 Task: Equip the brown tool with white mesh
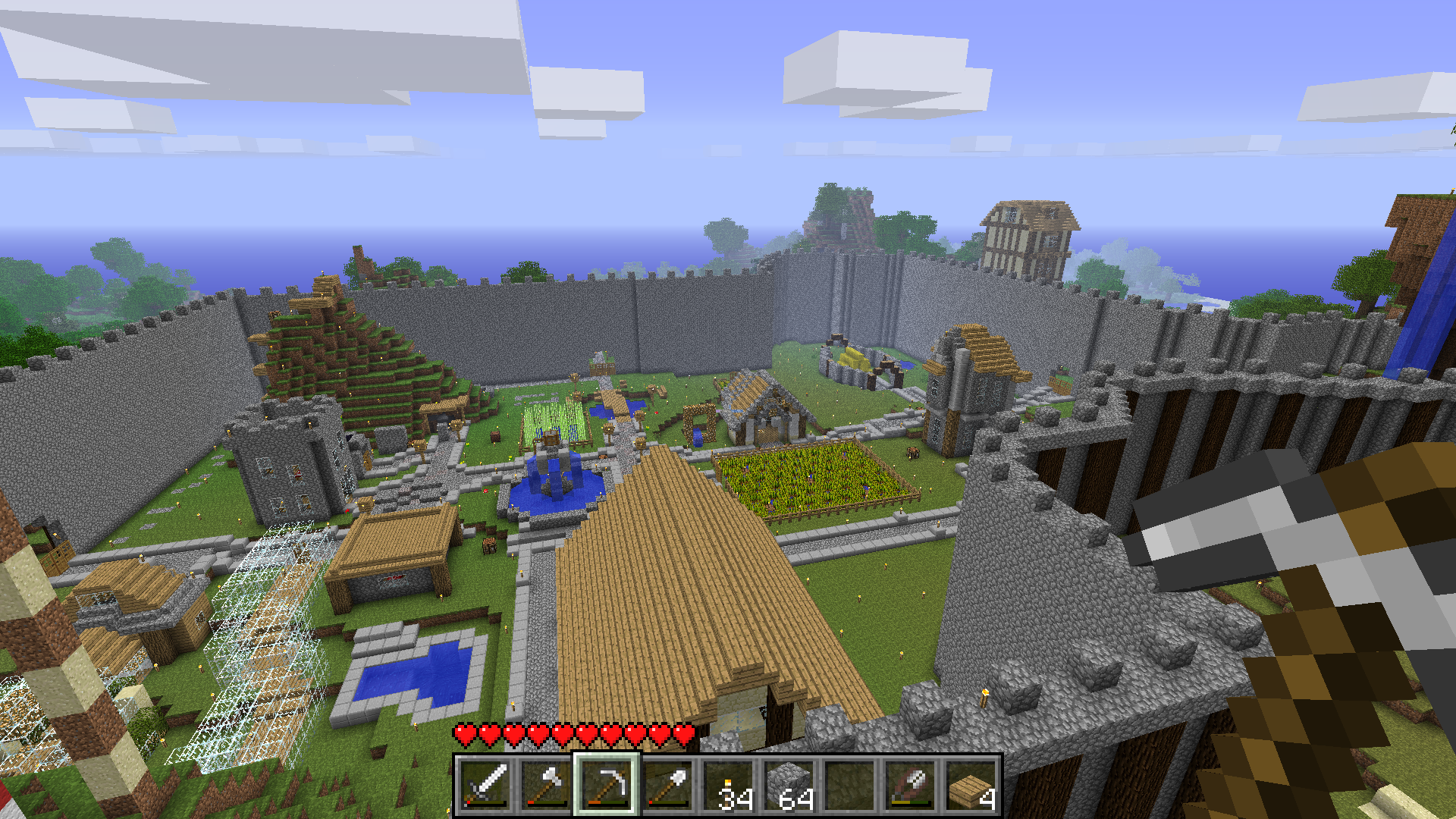(x=910, y=785)
